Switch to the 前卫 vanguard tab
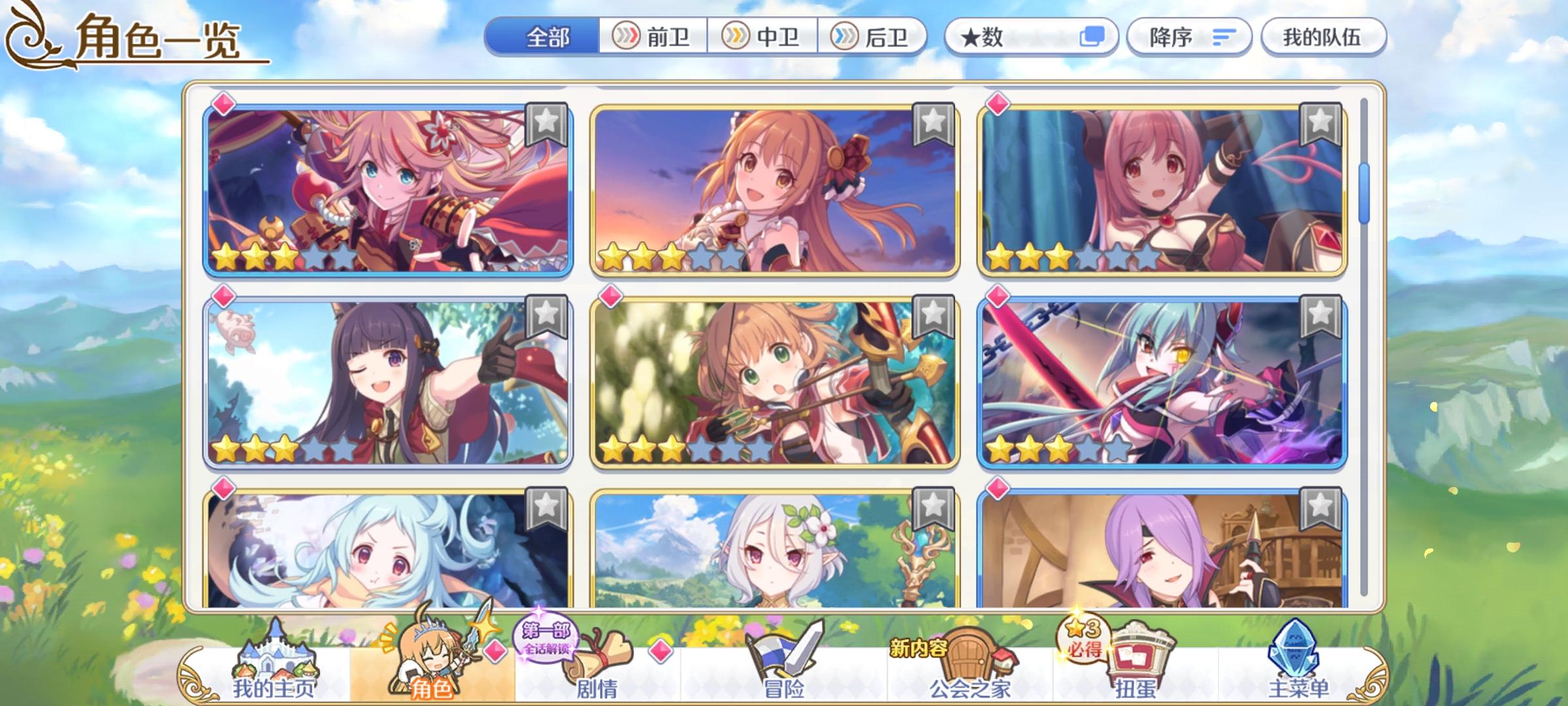The height and width of the screenshot is (706, 1568). (x=653, y=37)
